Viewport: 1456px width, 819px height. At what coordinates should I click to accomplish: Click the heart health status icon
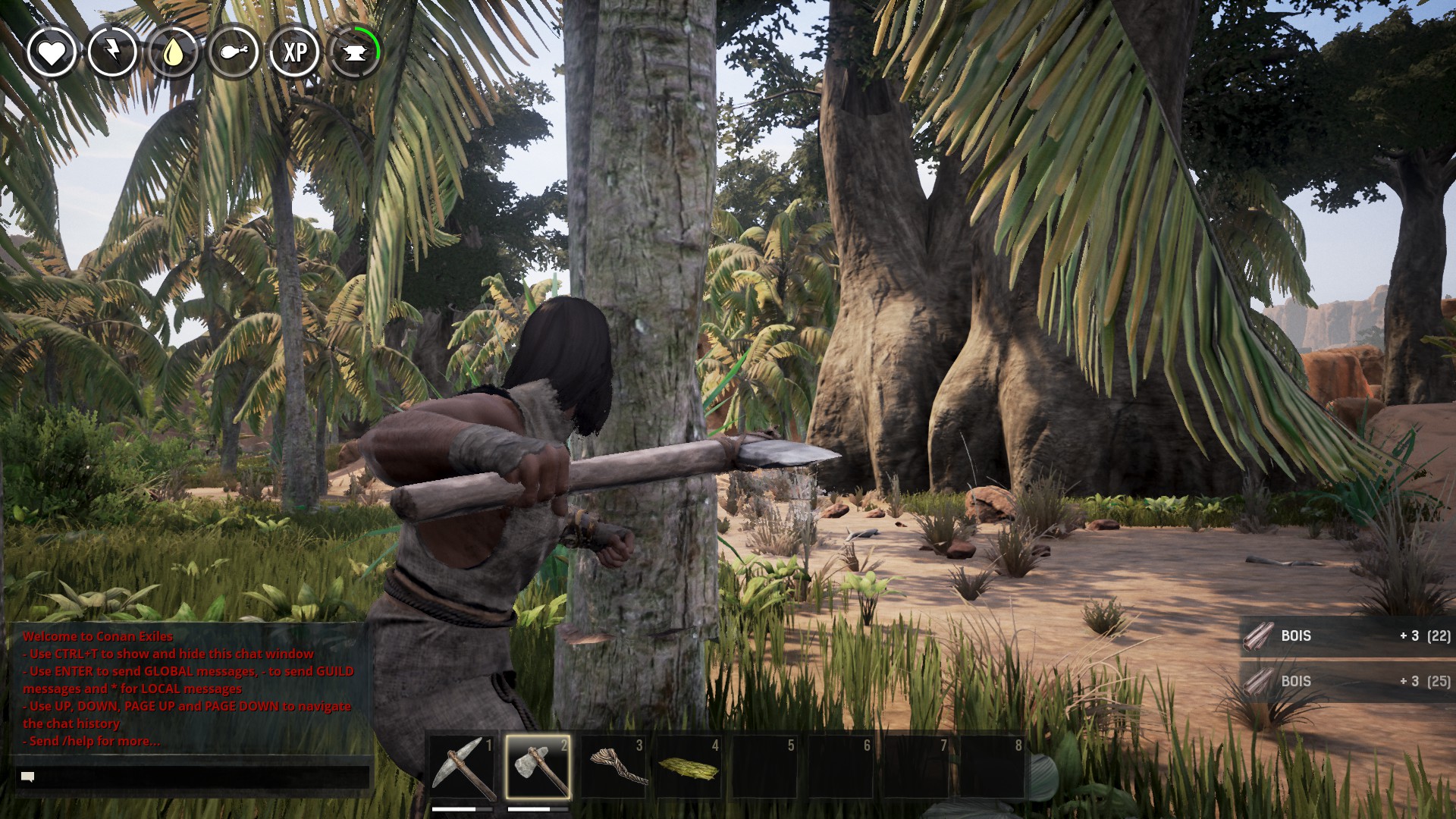coord(52,52)
